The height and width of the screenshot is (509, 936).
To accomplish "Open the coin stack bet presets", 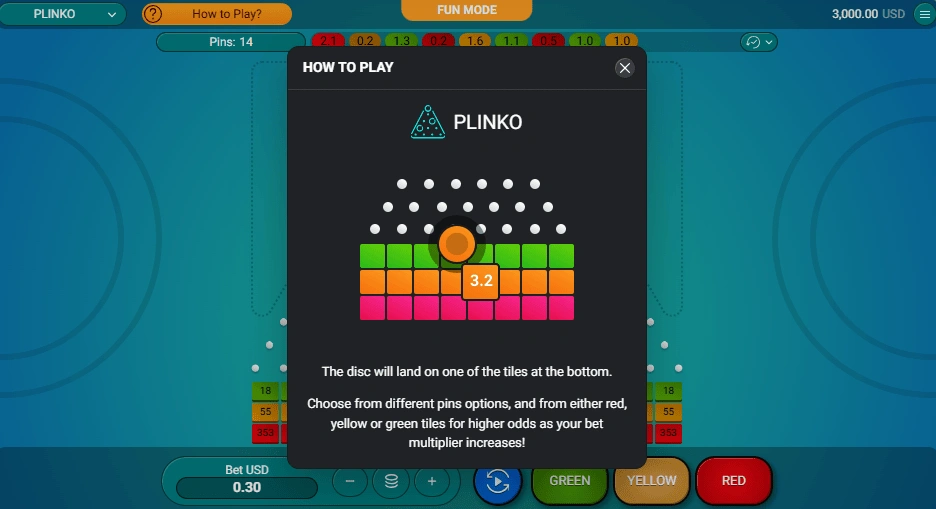I will (x=391, y=481).
